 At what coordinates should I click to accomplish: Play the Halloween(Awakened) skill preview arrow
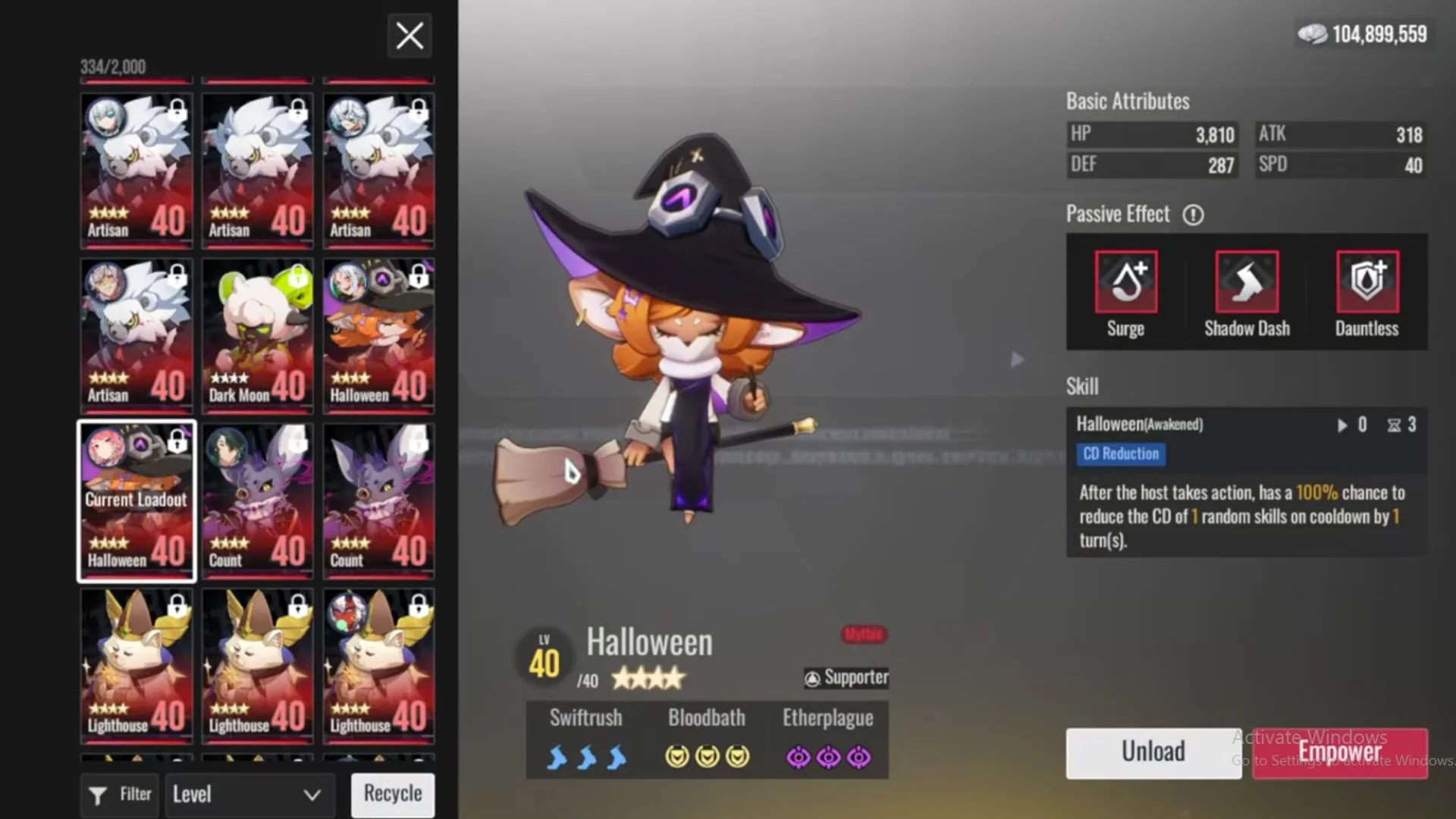click(1342, 425)
